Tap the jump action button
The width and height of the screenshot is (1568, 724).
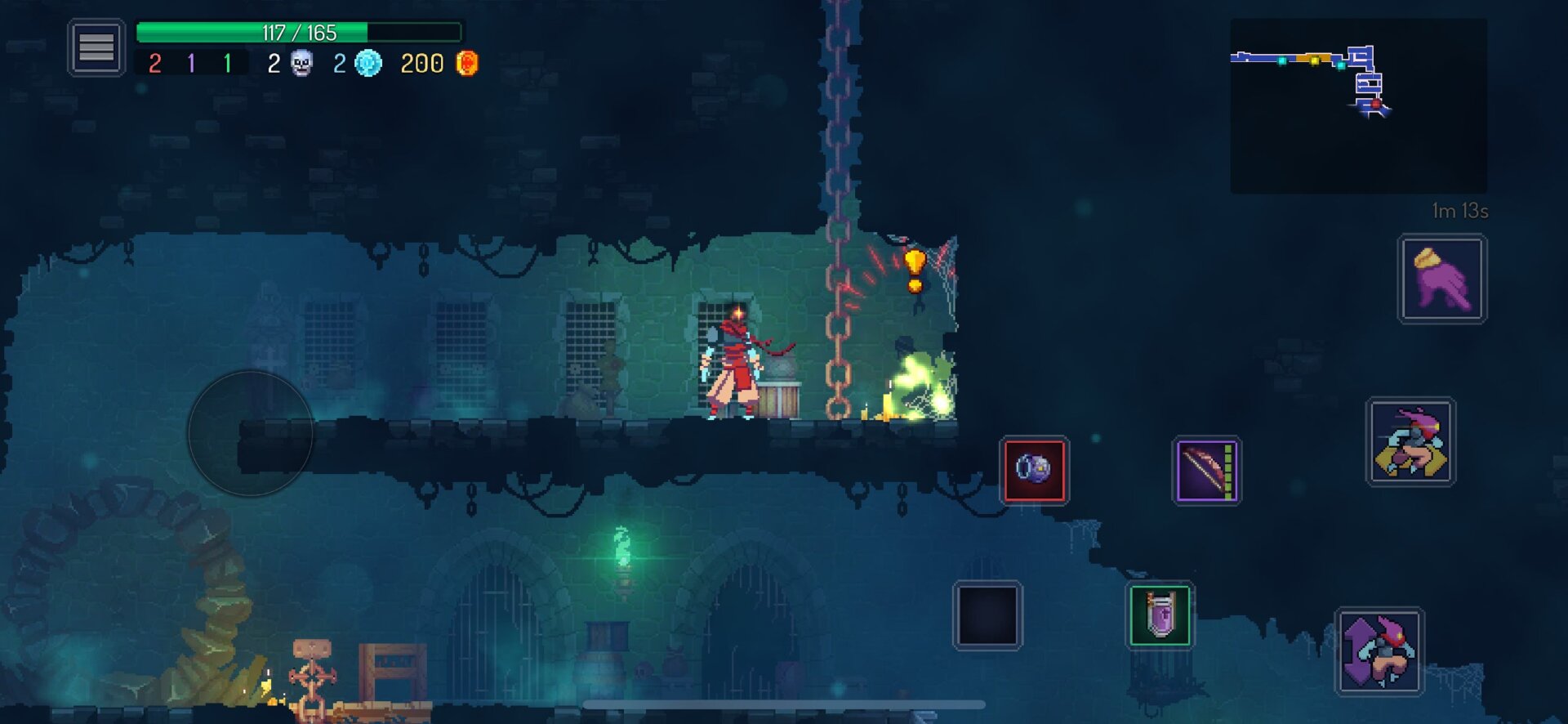point(1379,651)
